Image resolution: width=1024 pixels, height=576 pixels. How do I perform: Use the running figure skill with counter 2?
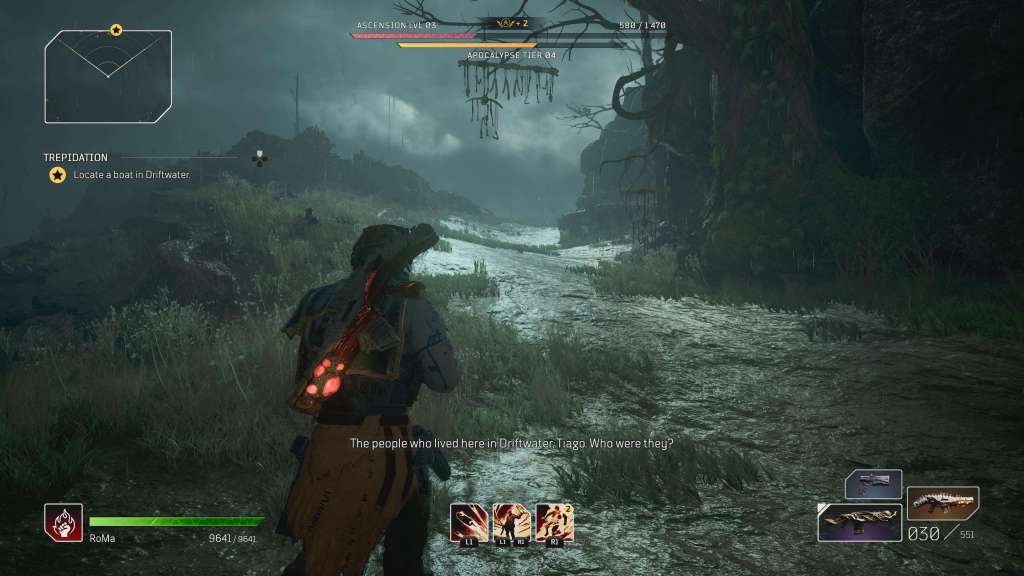pyautogui.click(x=555, y=521)
